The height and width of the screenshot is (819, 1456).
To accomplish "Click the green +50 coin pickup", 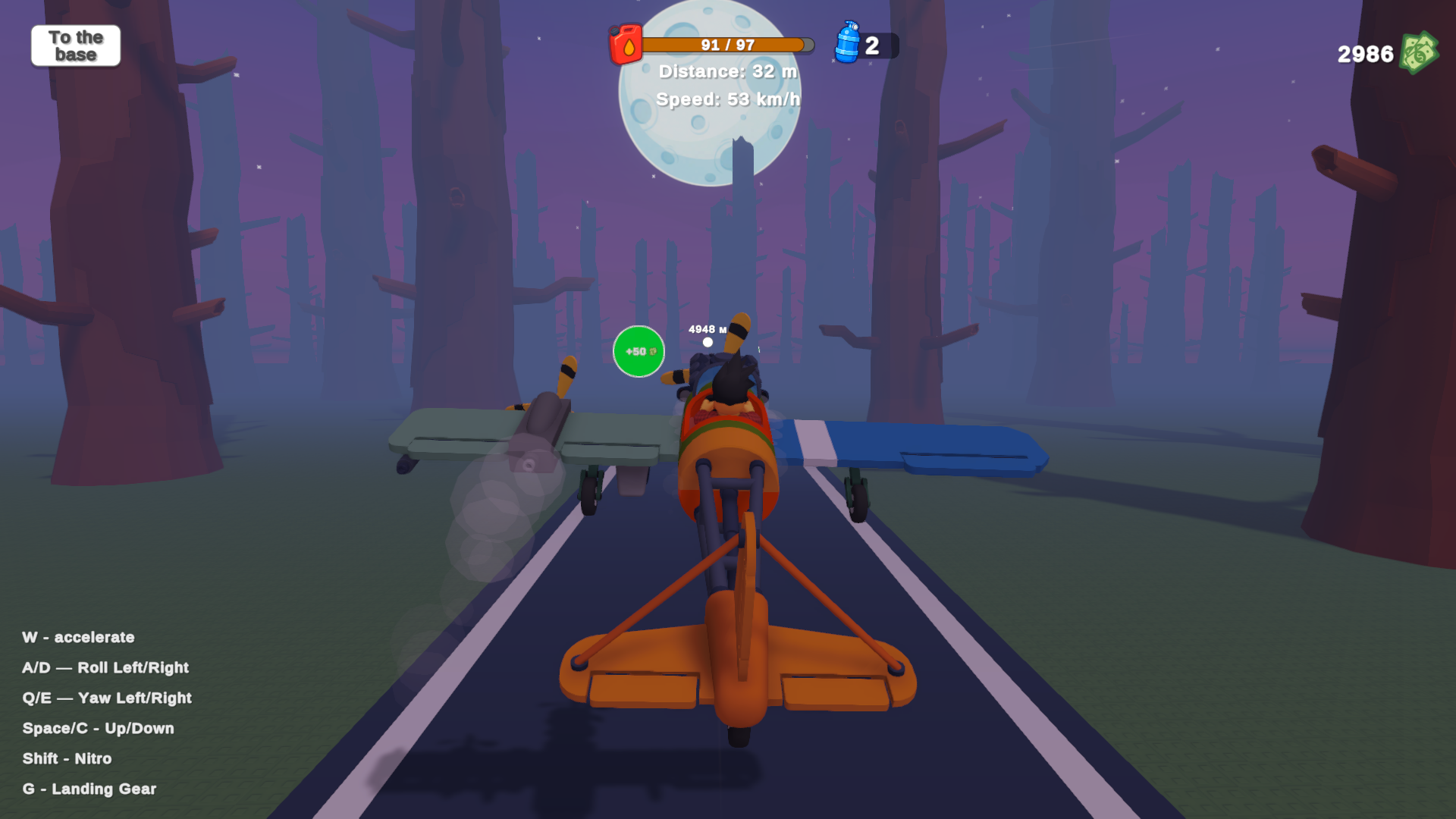I will 638,351.
